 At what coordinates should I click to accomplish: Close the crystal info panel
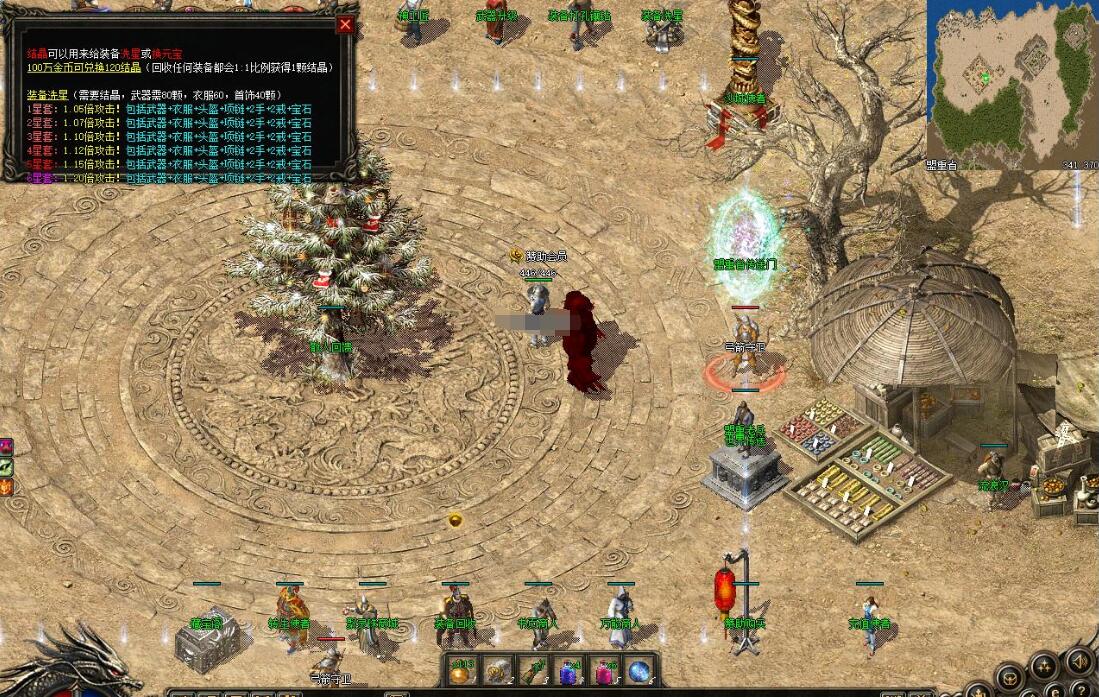[345, 25]
